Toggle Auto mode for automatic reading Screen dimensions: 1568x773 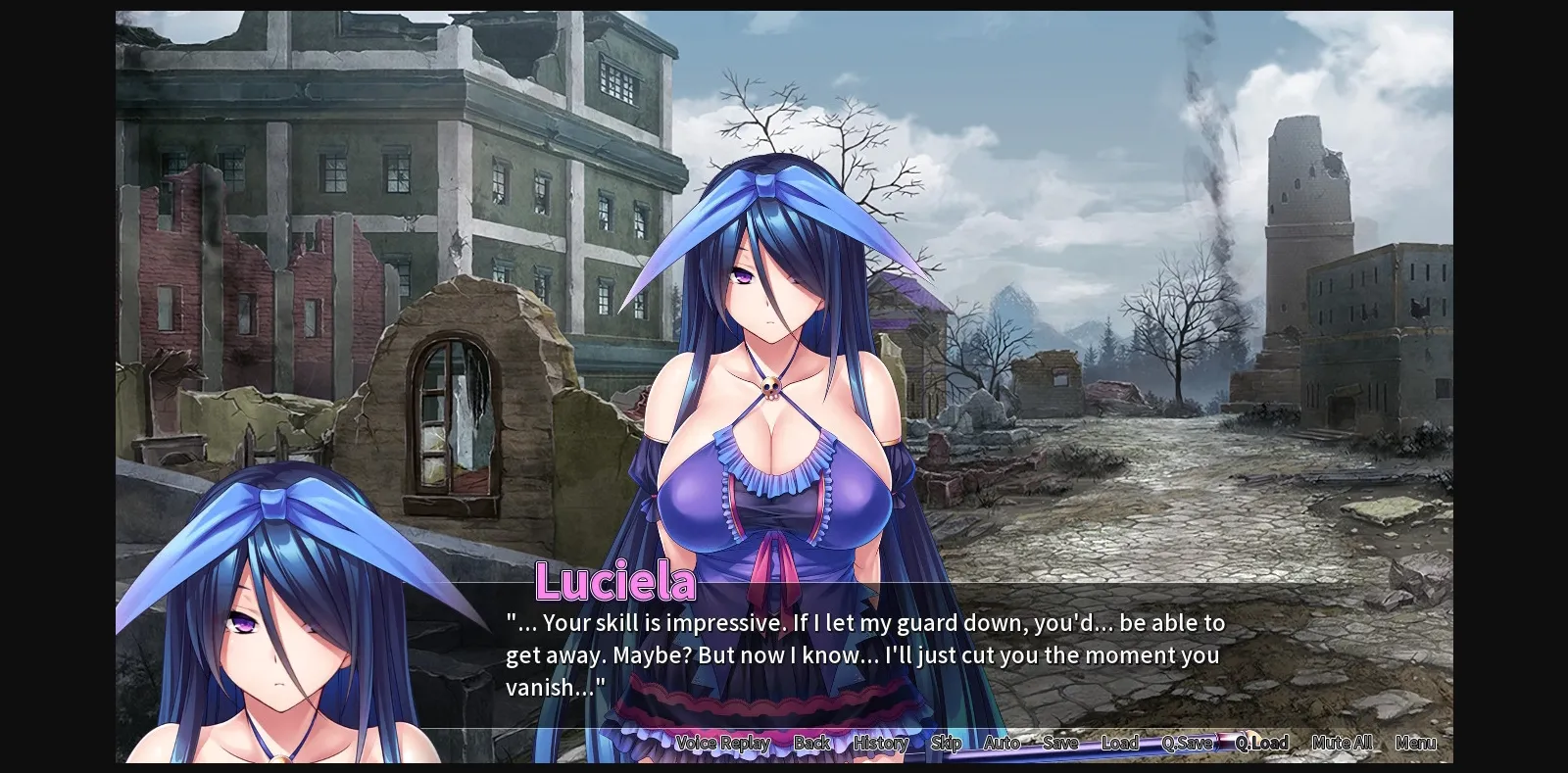1001,744
